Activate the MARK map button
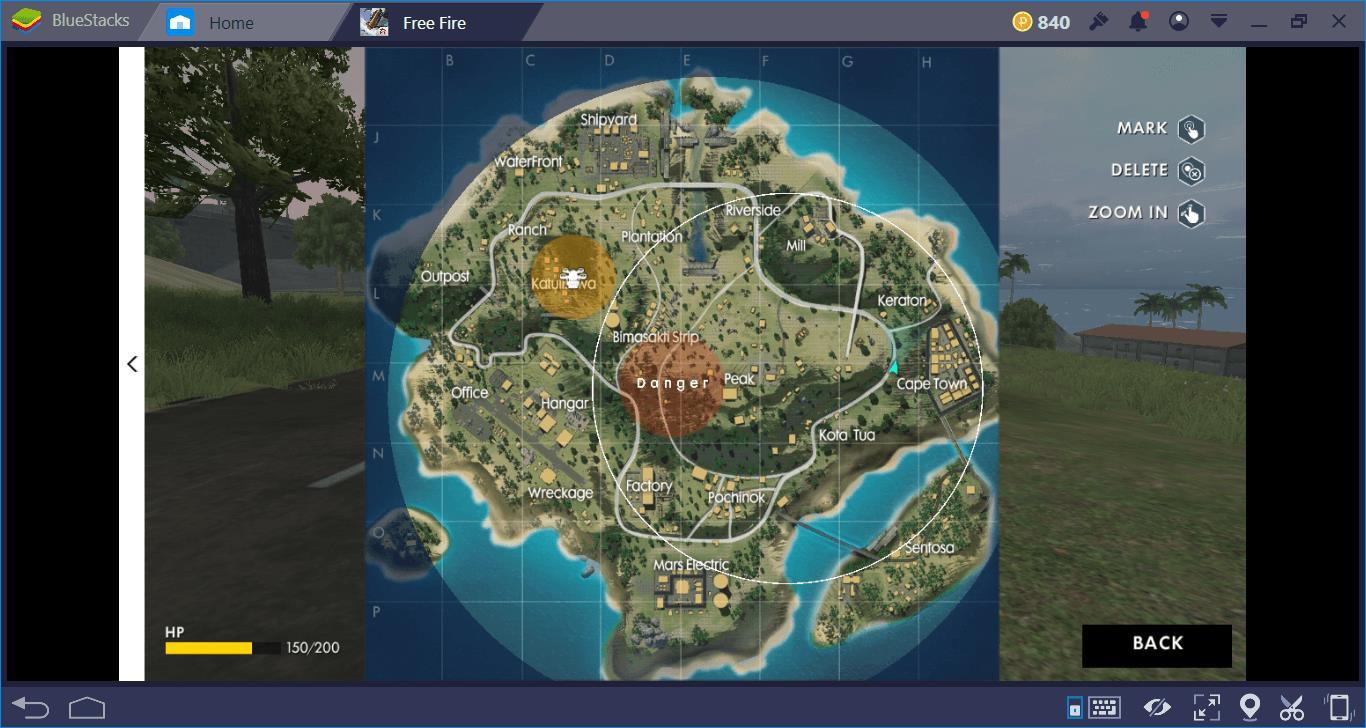Screen dimensions: 1366x728 coord(1190,129)
